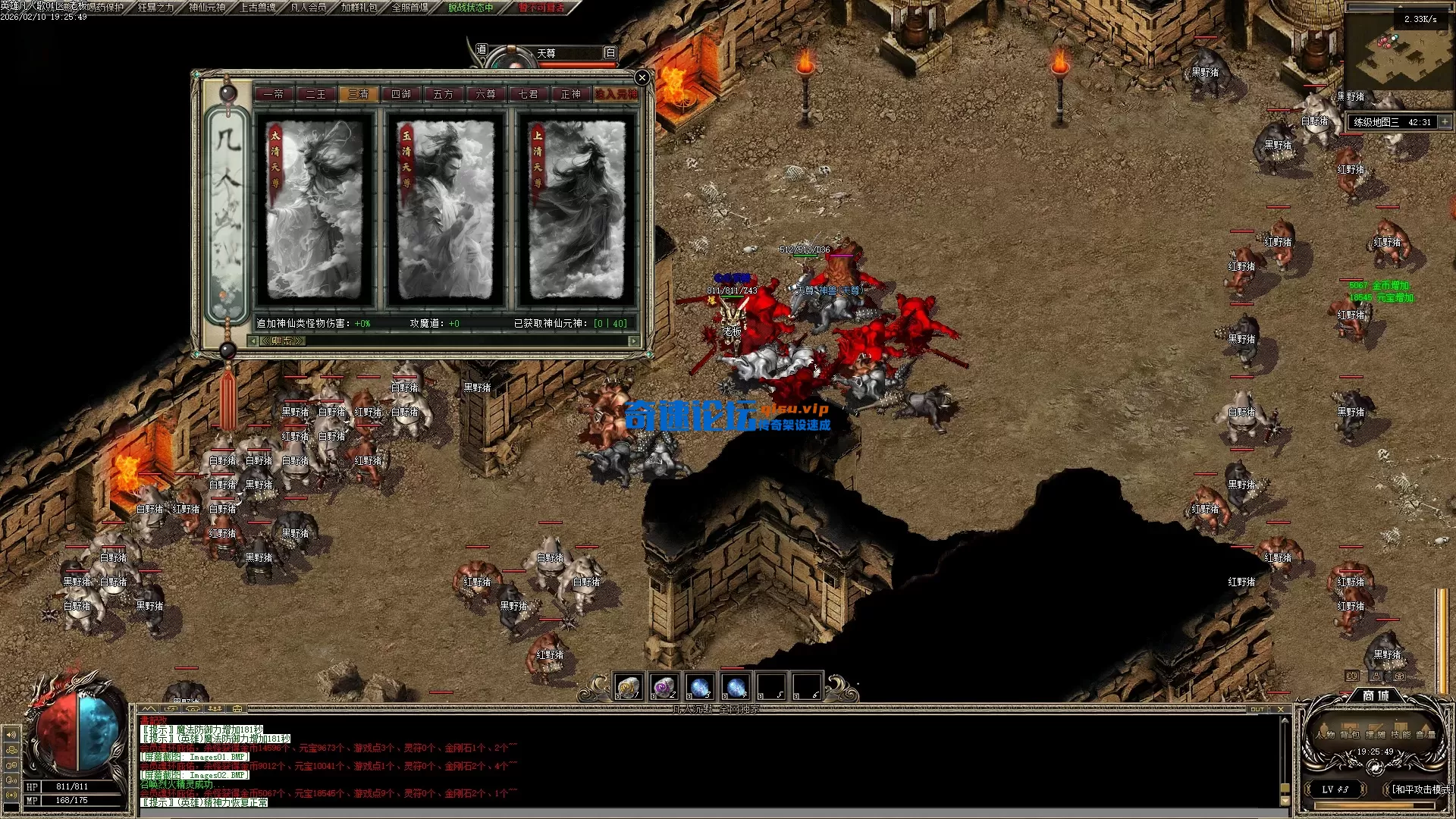Select the 太清天尊 deity card
1456x819 pixels.
(x=315, y=210)
